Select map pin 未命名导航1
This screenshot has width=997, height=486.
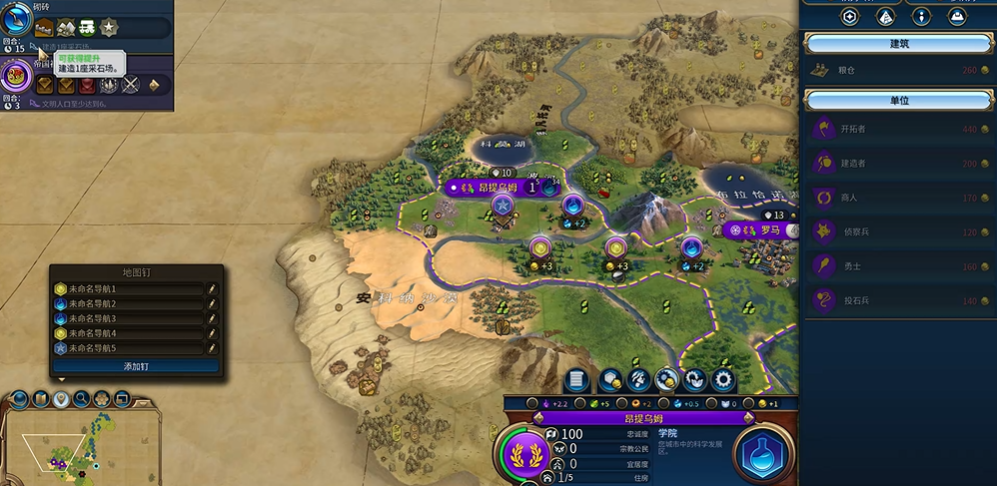pos(130,289)
